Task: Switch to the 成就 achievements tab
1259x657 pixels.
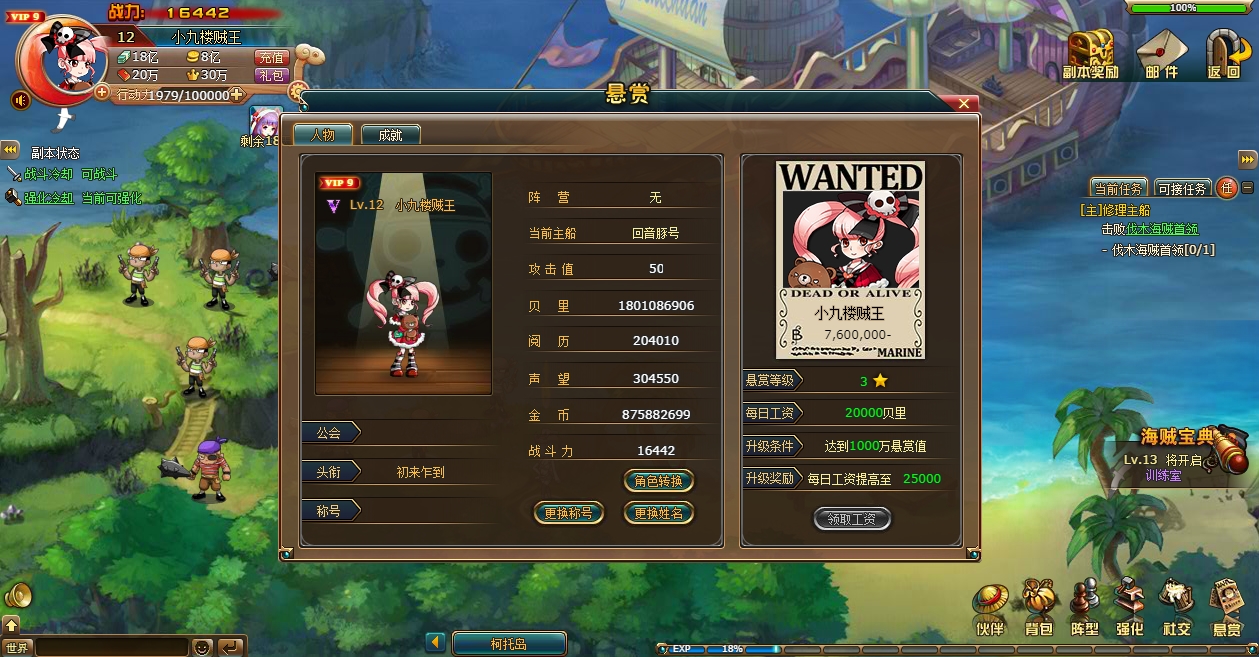Action: point(390,135)
